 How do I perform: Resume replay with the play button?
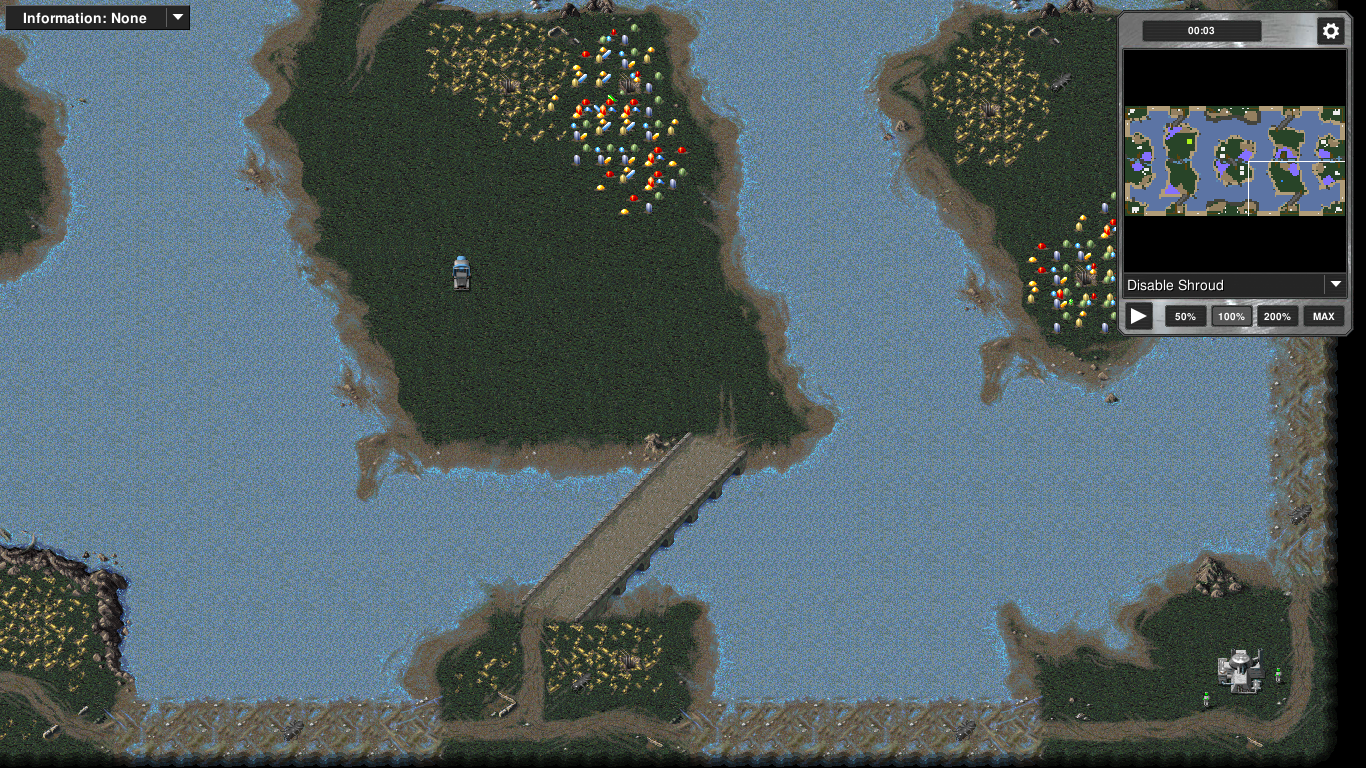[x=1139, y=317]
